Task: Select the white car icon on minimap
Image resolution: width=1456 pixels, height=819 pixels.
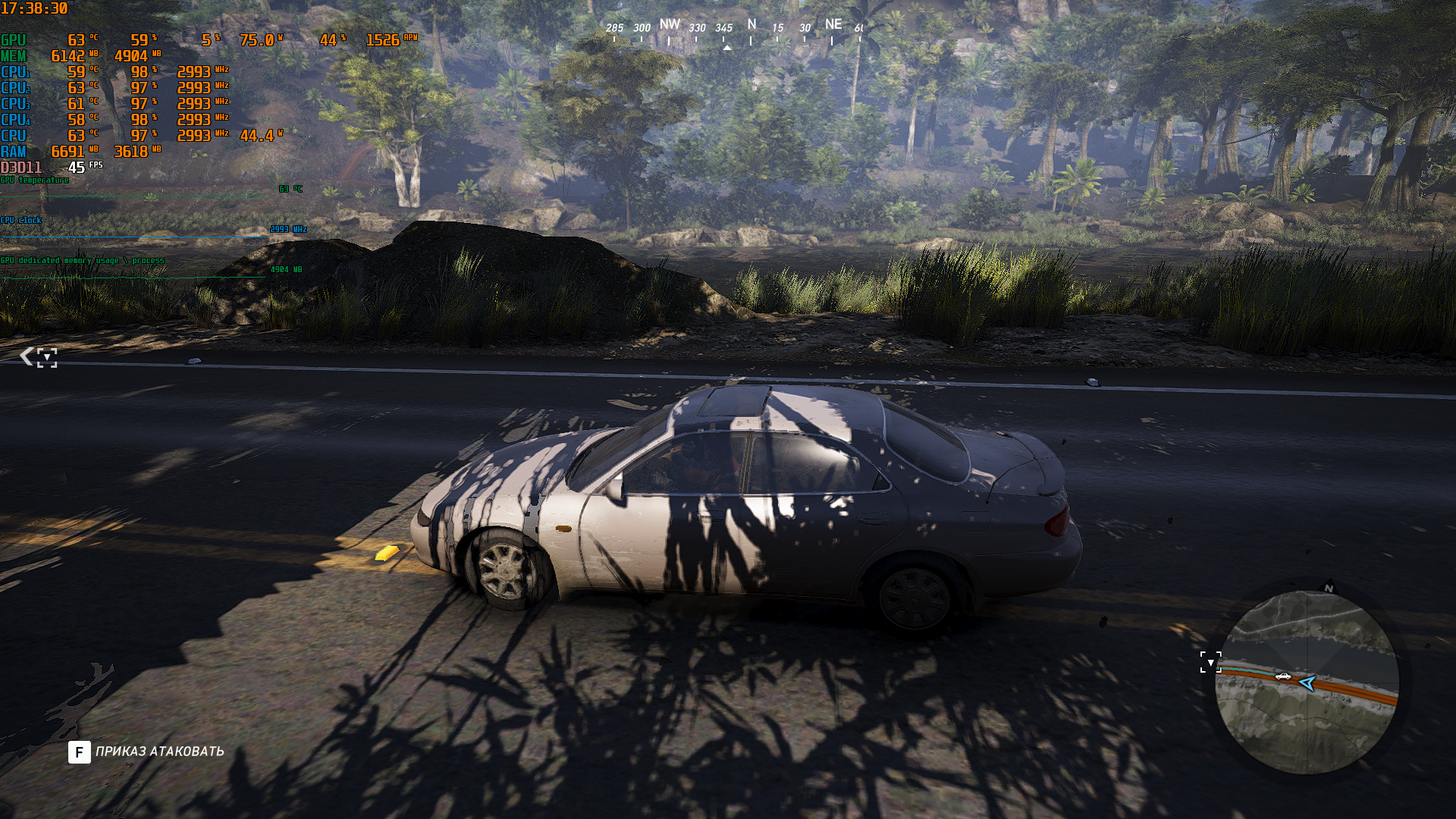Action: 1282,676
